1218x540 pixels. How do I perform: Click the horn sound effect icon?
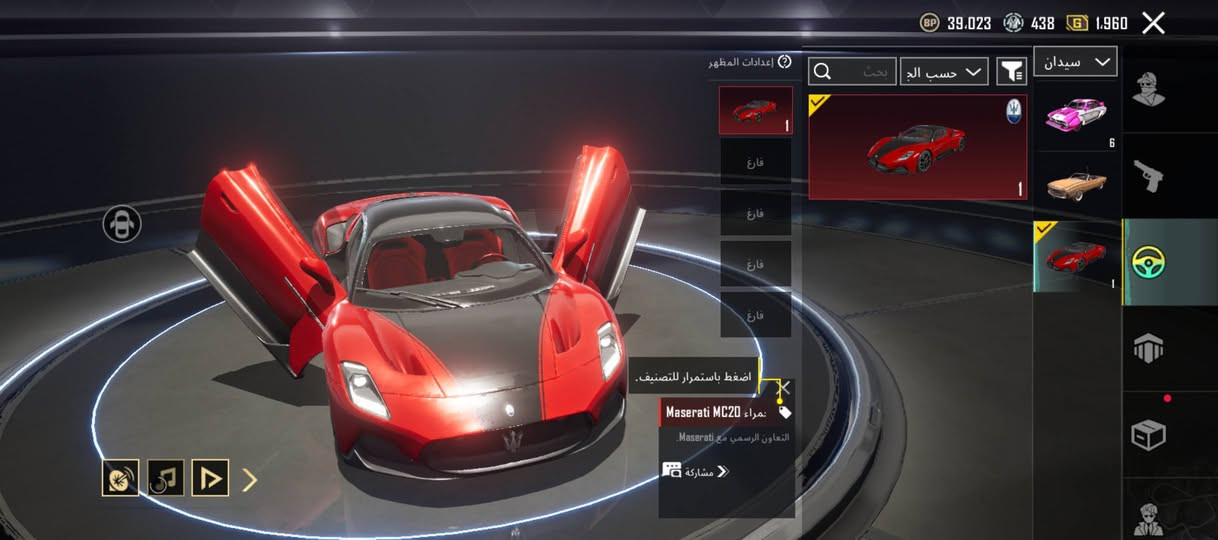121,479
